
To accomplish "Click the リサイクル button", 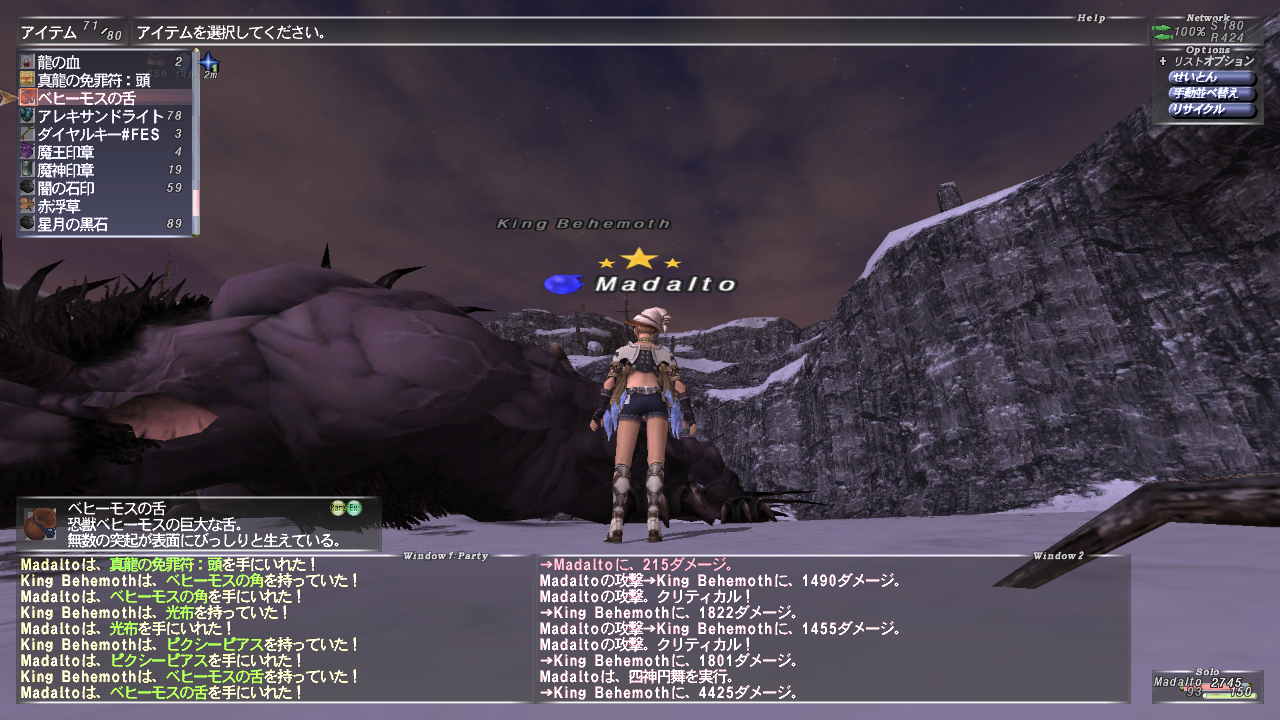I will (x=1211, y=109).
